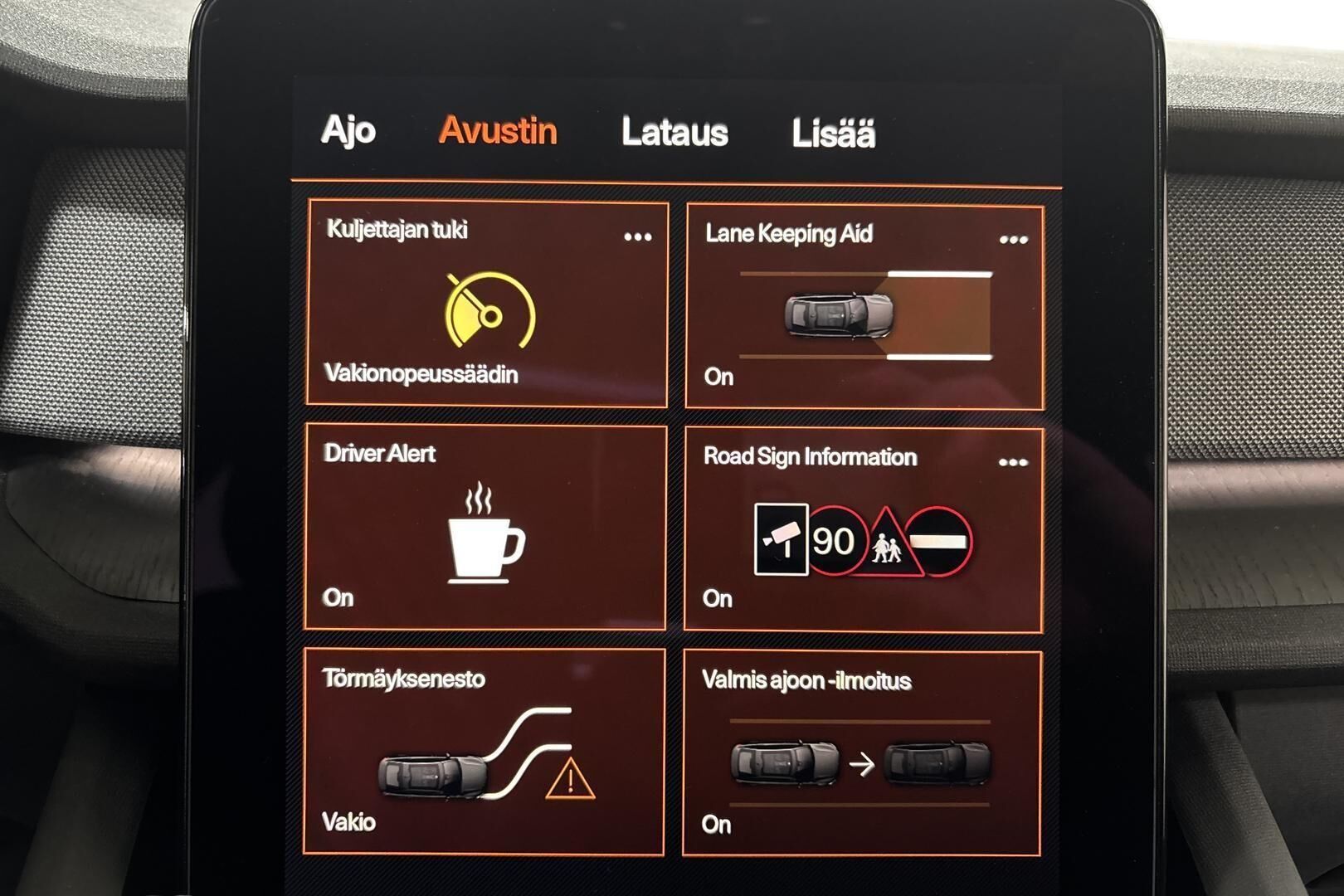The height and width of the screenshot is (896, 1344).
Task: Open Kuljettajan tuki three-dot options
Action: [637, 237]
